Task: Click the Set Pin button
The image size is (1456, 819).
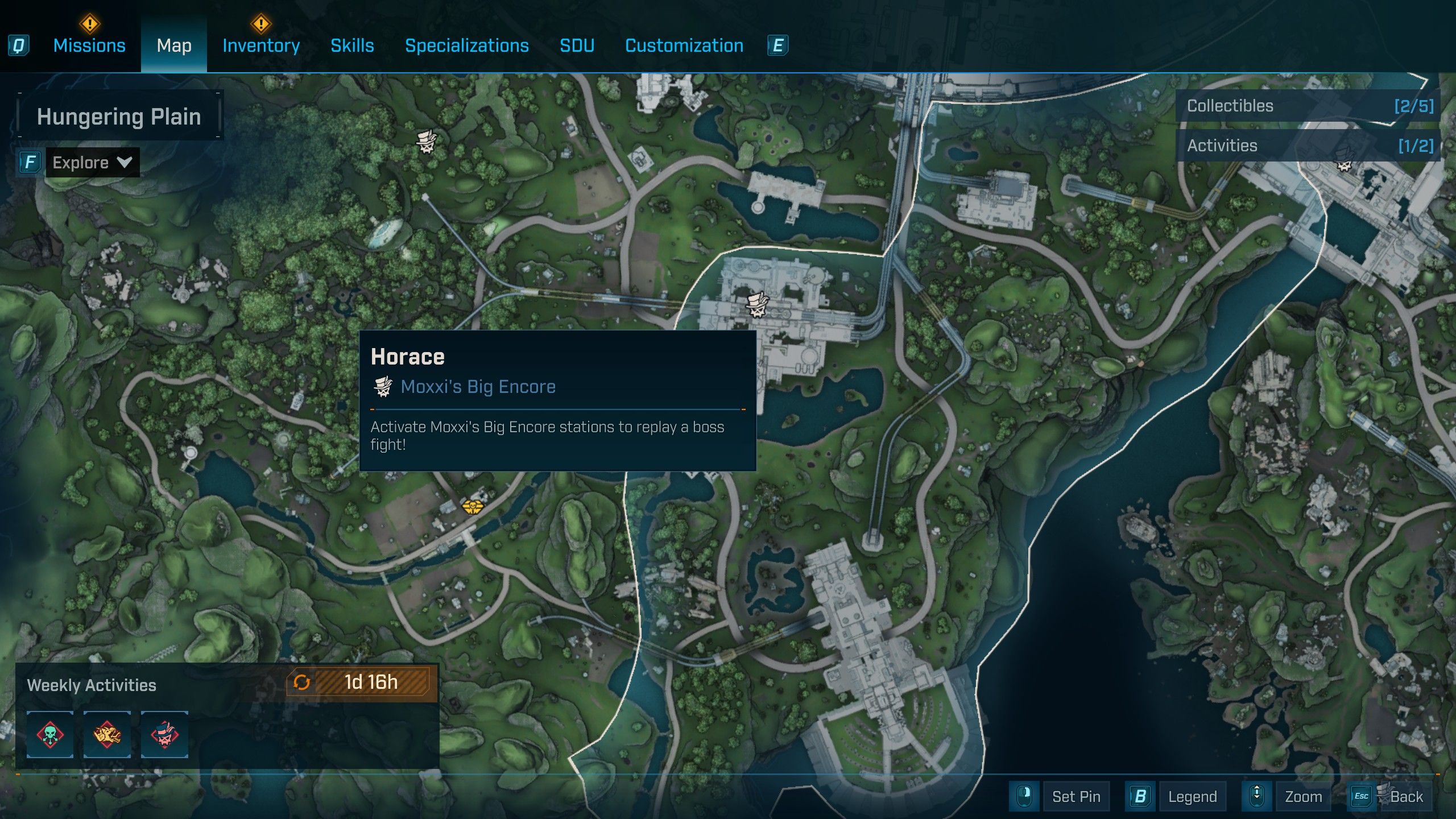Action: pos(1076,797)
